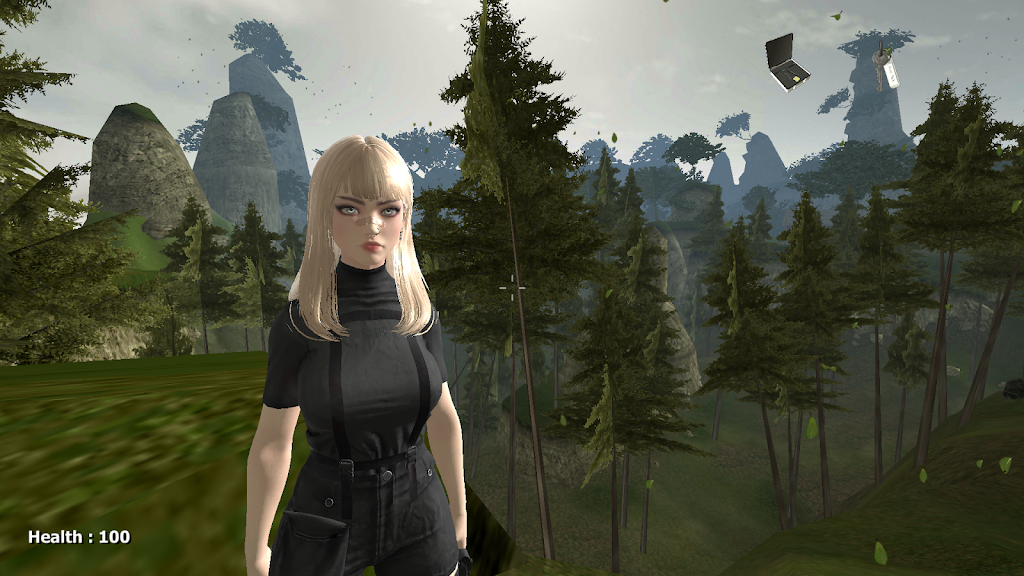This screenshot has width=1024, height=576.
Task: Click the key with tag icon
Action: tap(885, 69)
